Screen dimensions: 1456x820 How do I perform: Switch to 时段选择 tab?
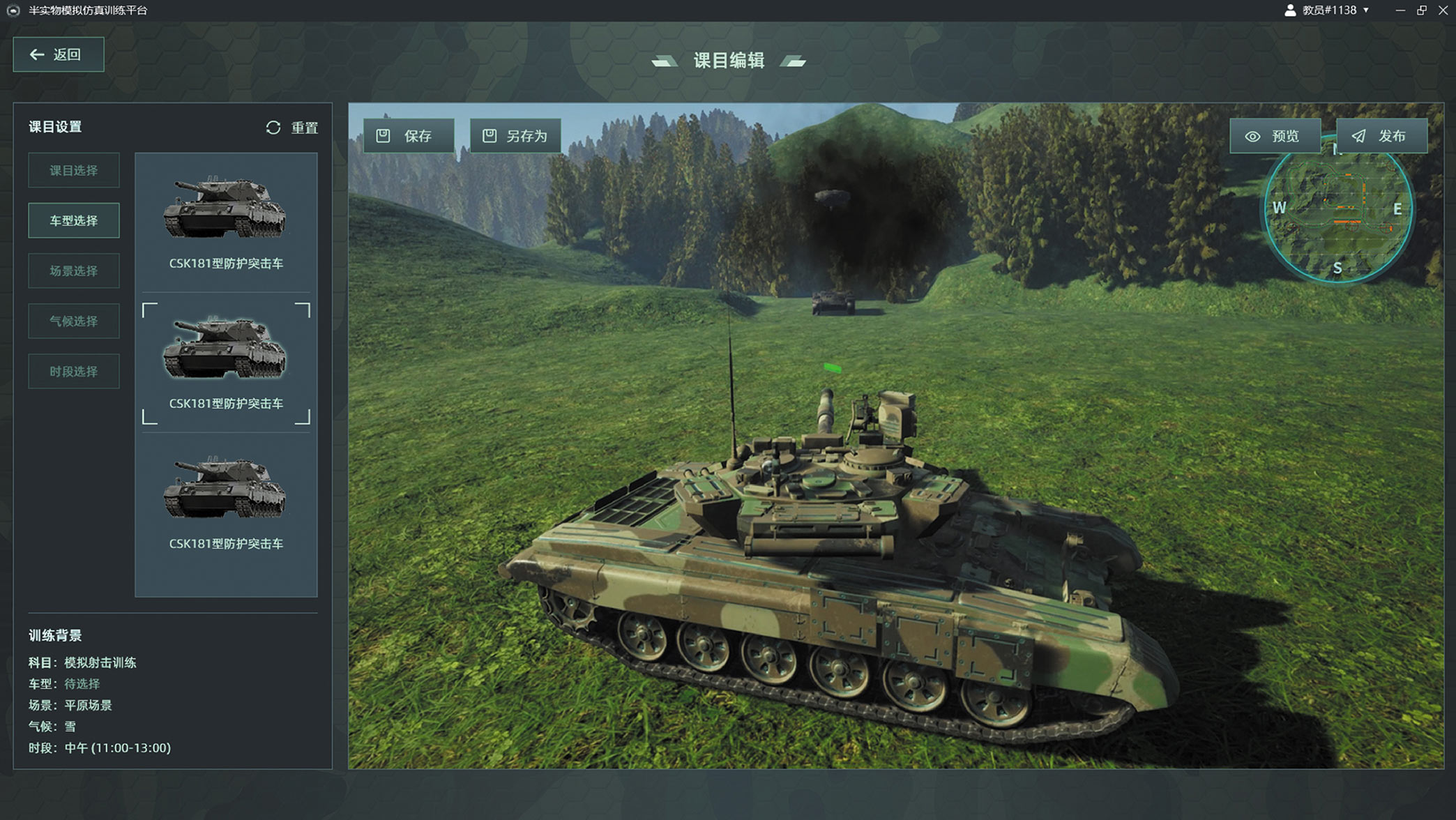[74, 372]
